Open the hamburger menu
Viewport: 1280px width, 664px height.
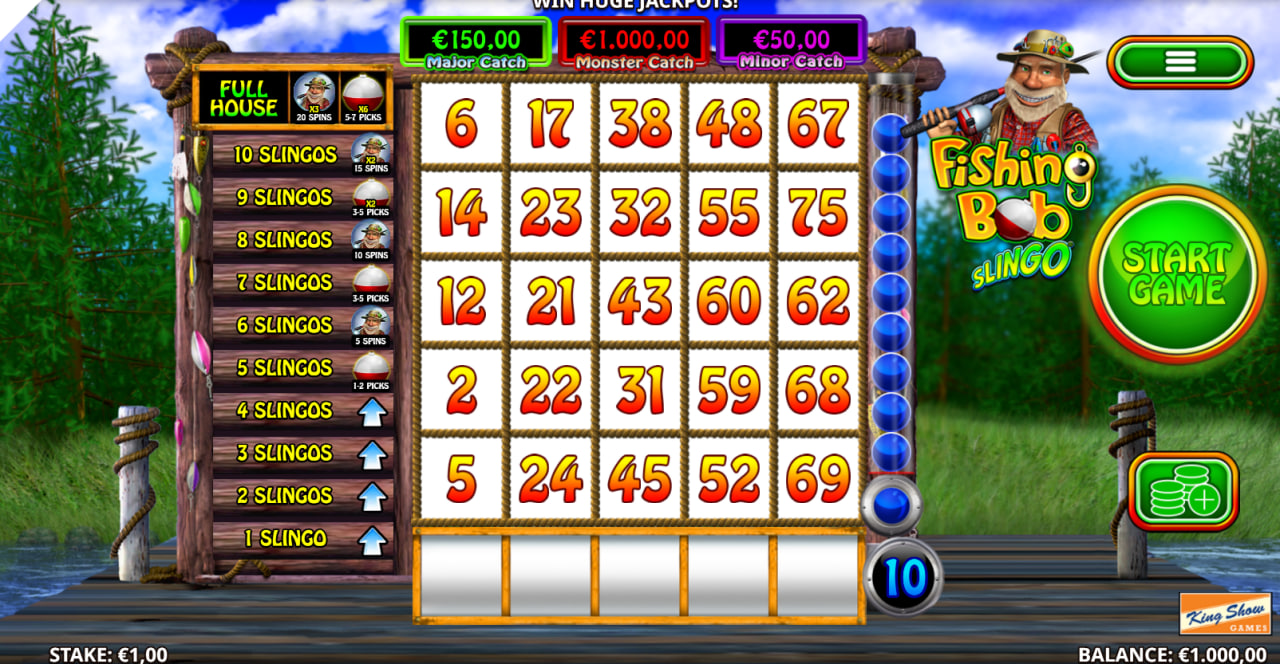click(x=1180, y=62)
